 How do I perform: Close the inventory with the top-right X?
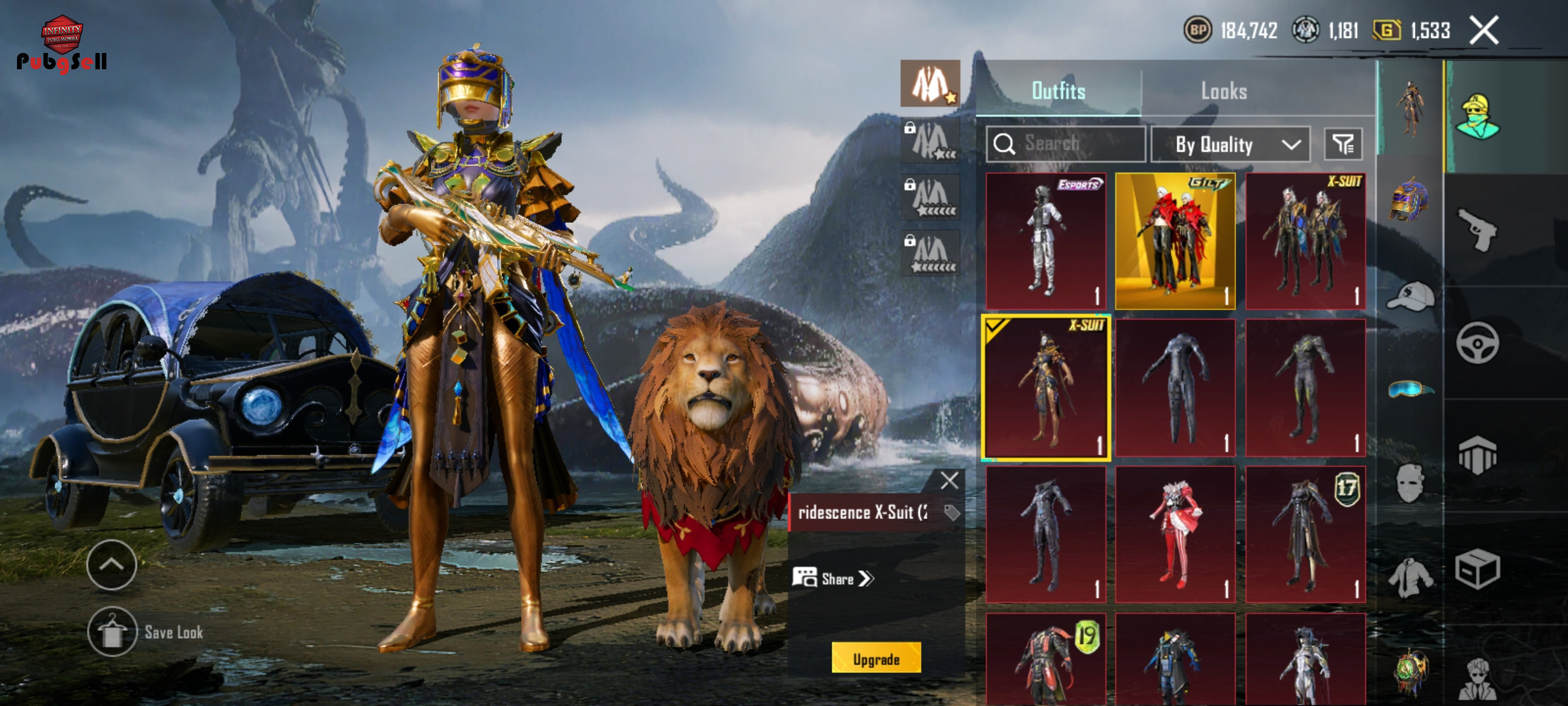pyautogui.click(x=1484, y=31)
